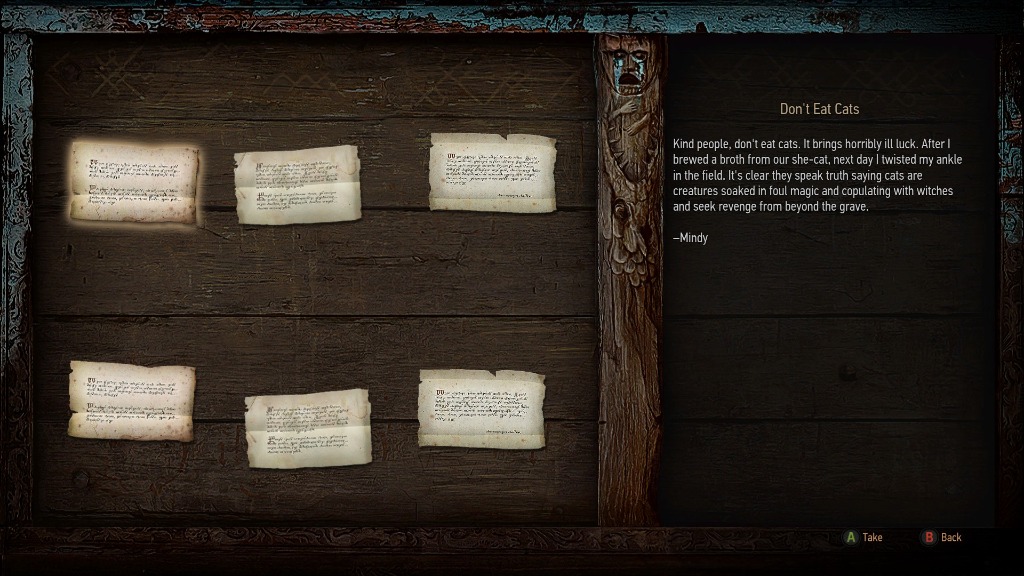Viewport: 1024px width, 576px height.
Task: Select the glowing highlighted Don't Eat Cats notice
Action: 134,181
